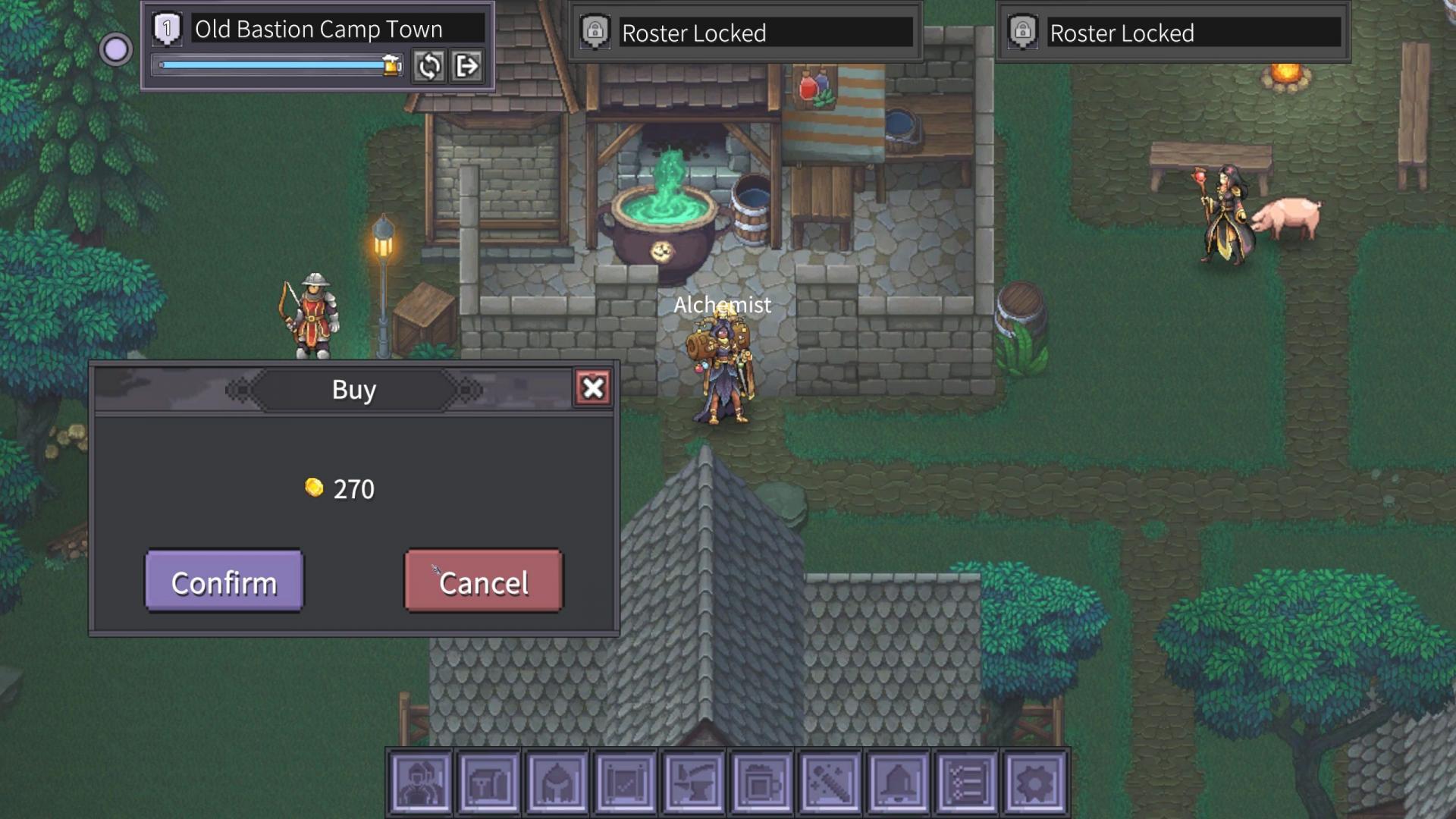The width and height of the screenshot is (1456, 819).
Task: Close the Buy window with the X
Action: (593, 388)
